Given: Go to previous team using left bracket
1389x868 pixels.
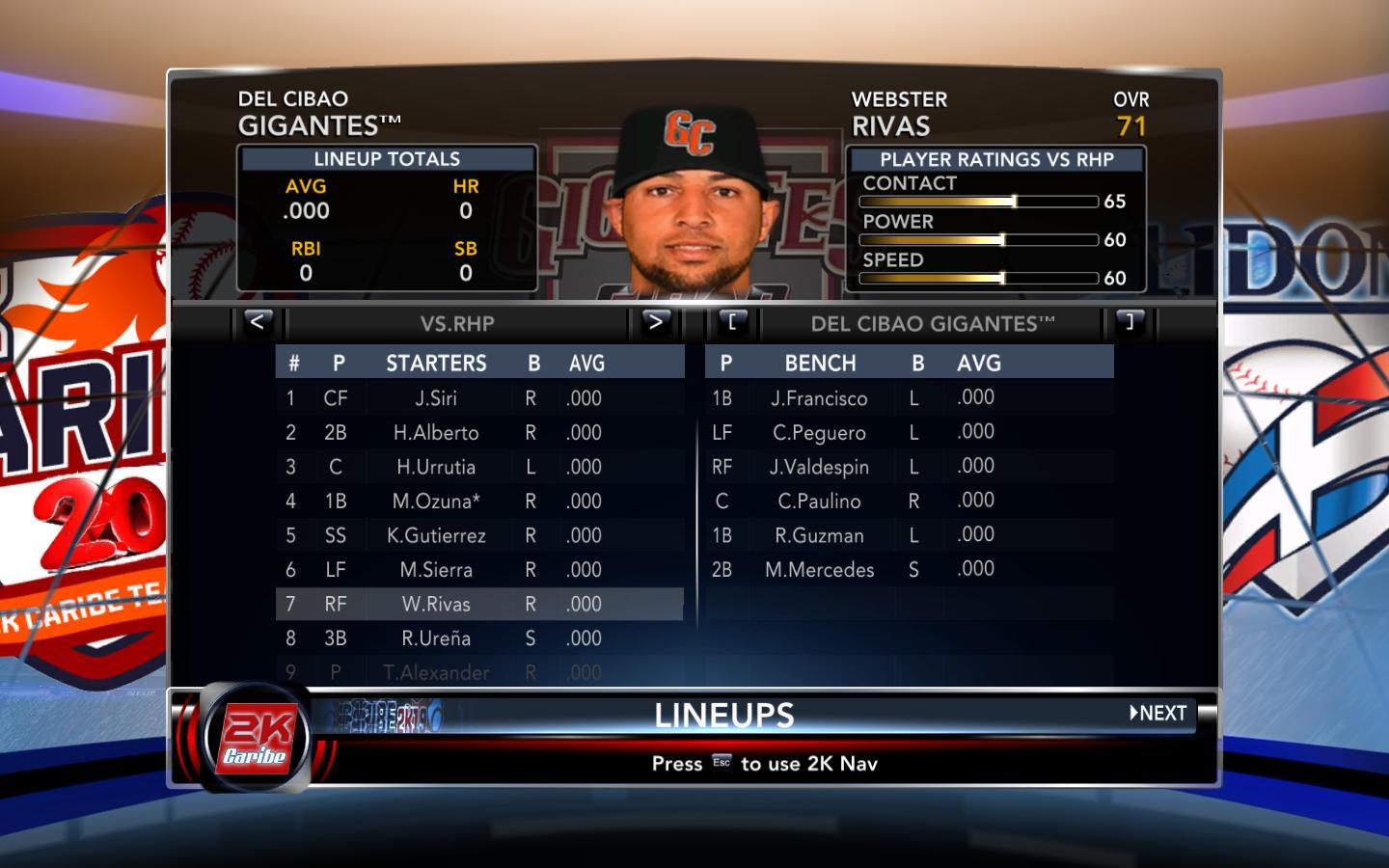Looking at the screenshot, I should tap(732, 322).
